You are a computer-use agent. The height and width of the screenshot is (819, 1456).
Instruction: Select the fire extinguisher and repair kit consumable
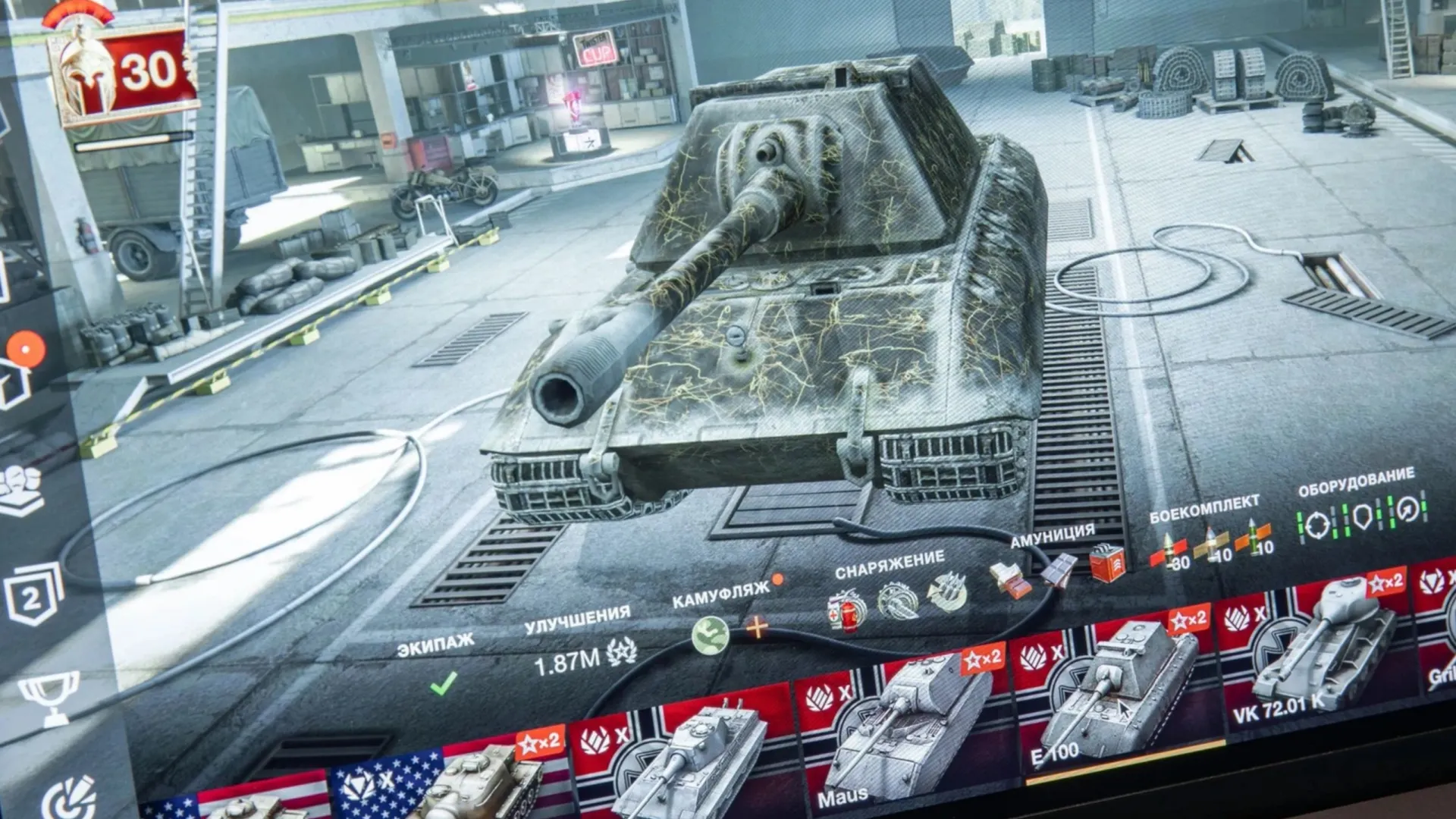point(847,611)
